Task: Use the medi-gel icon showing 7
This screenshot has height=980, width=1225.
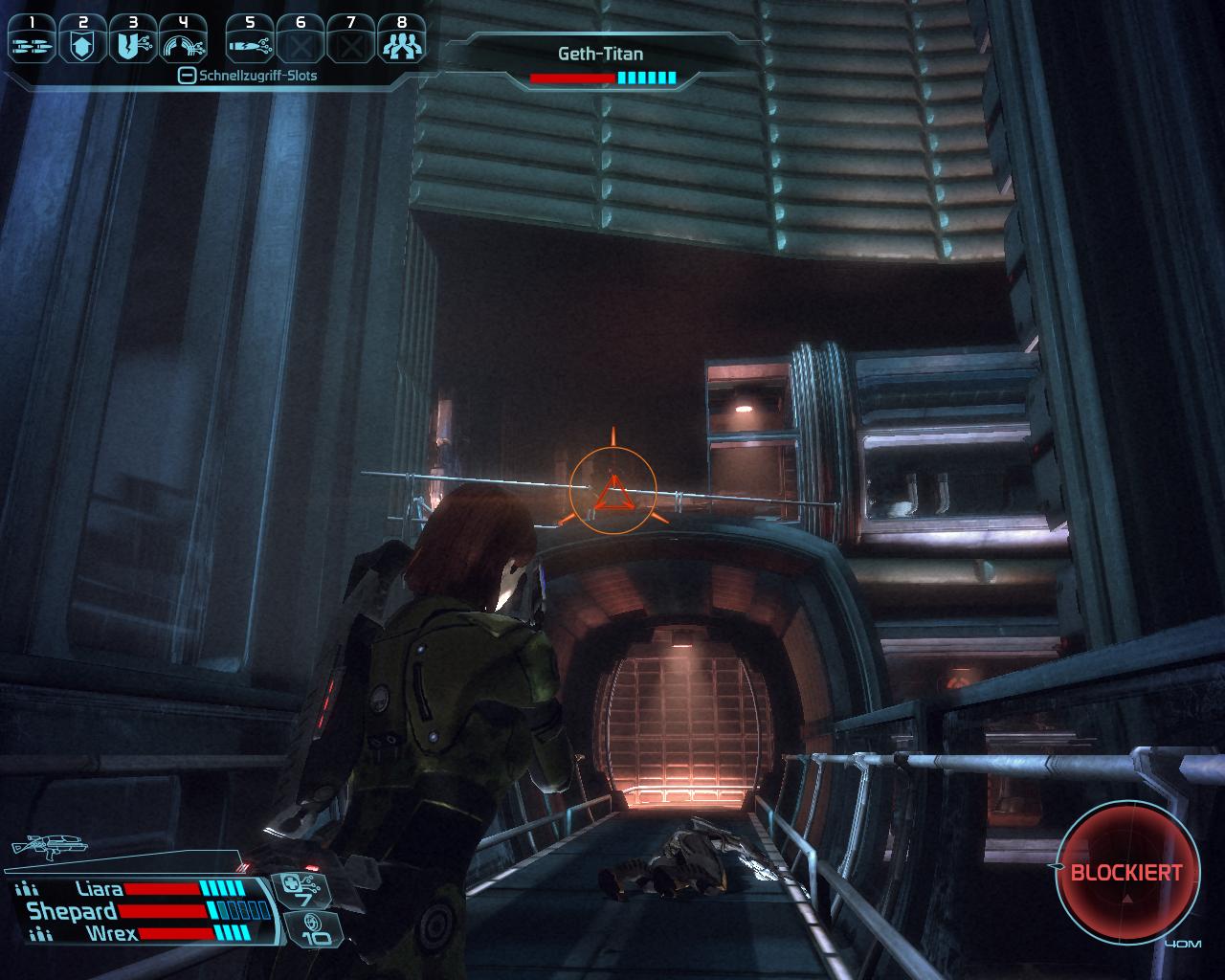Action: [304, 891]
